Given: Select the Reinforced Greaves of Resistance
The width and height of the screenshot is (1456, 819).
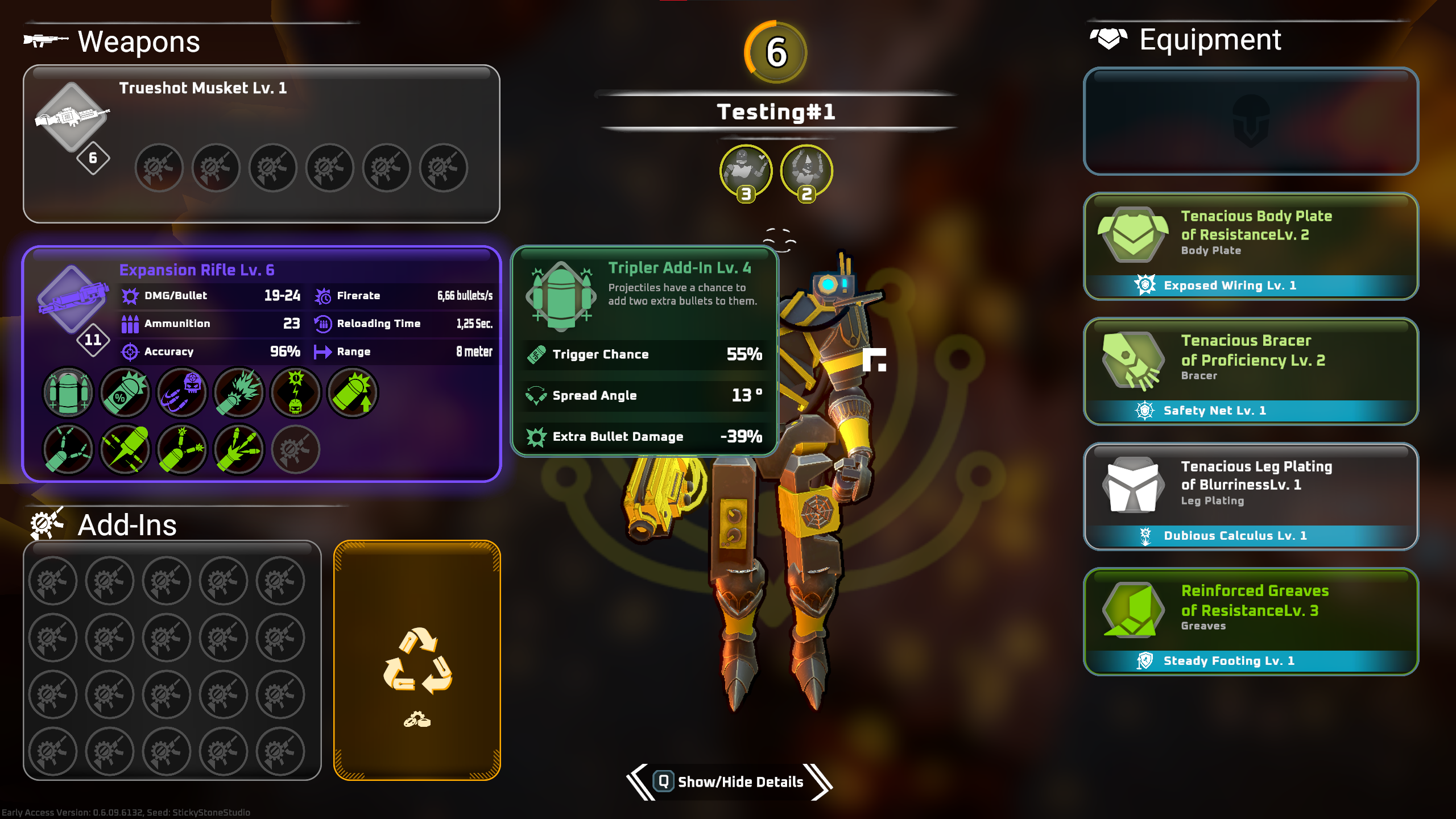Looking at the screenshot, I should pyautogui.click(x=1251, y=609).
